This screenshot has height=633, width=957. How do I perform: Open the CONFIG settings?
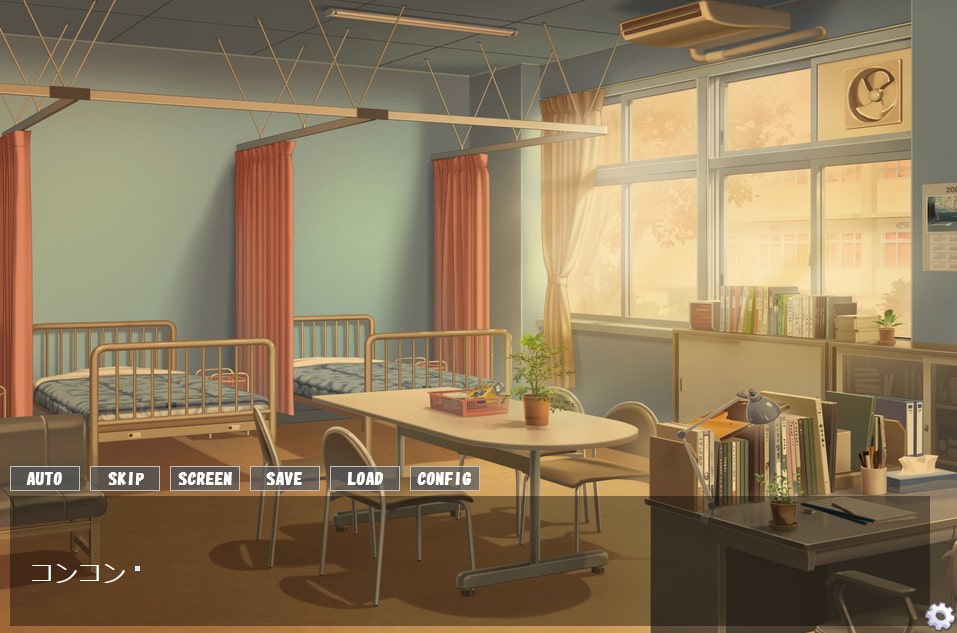tap(445, 479)
